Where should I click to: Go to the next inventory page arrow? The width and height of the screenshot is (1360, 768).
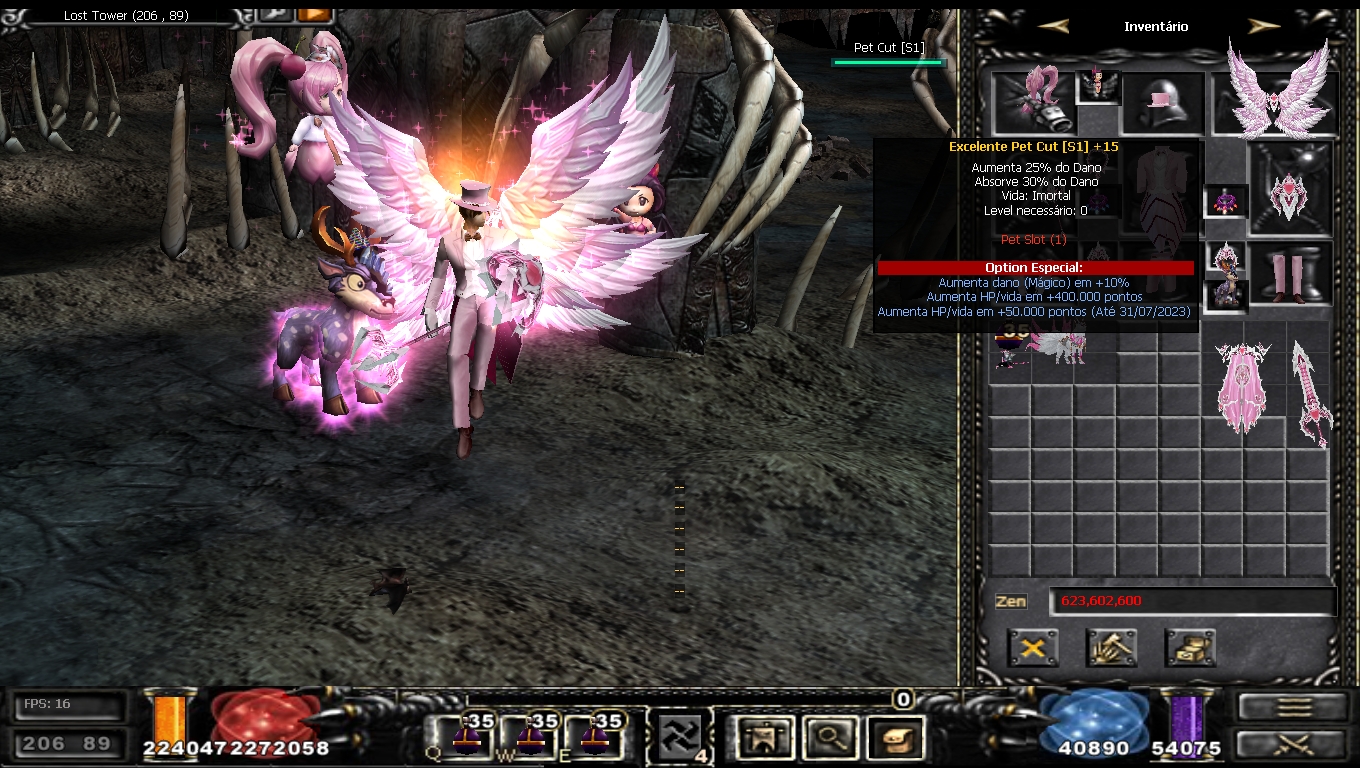pos(1264,26)
